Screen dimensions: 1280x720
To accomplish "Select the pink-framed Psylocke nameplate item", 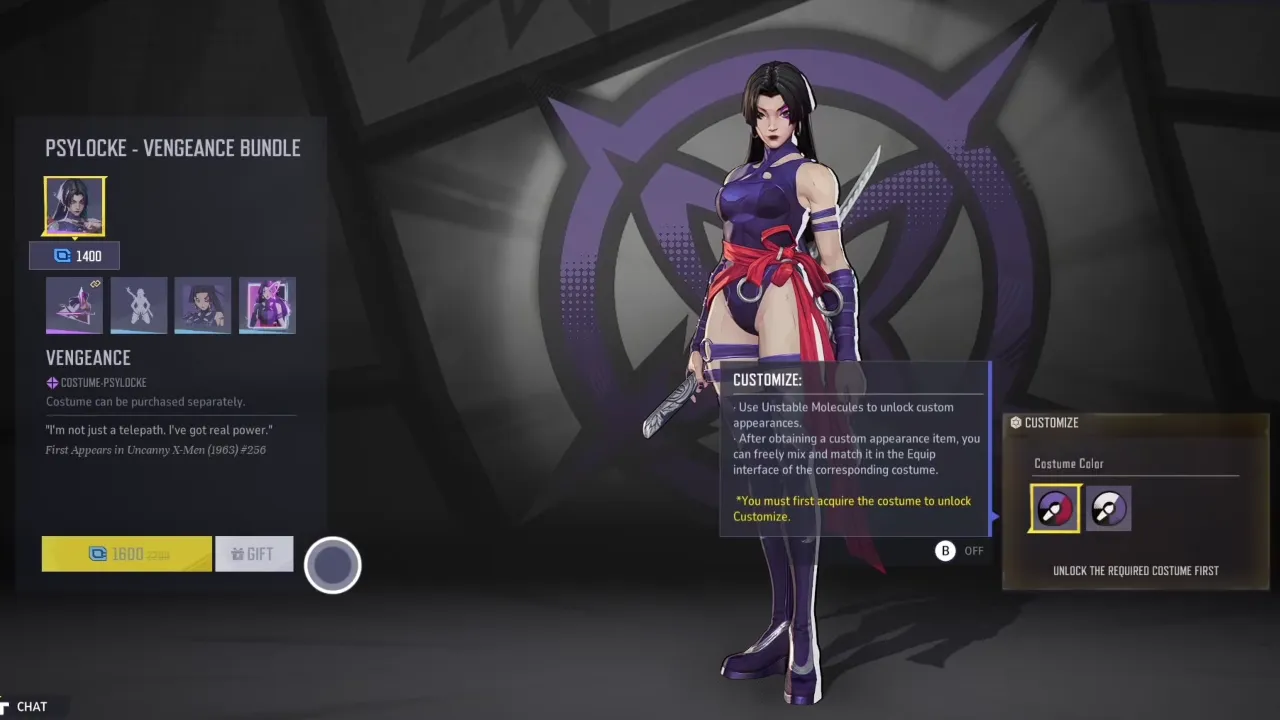I will coord(267,305).
